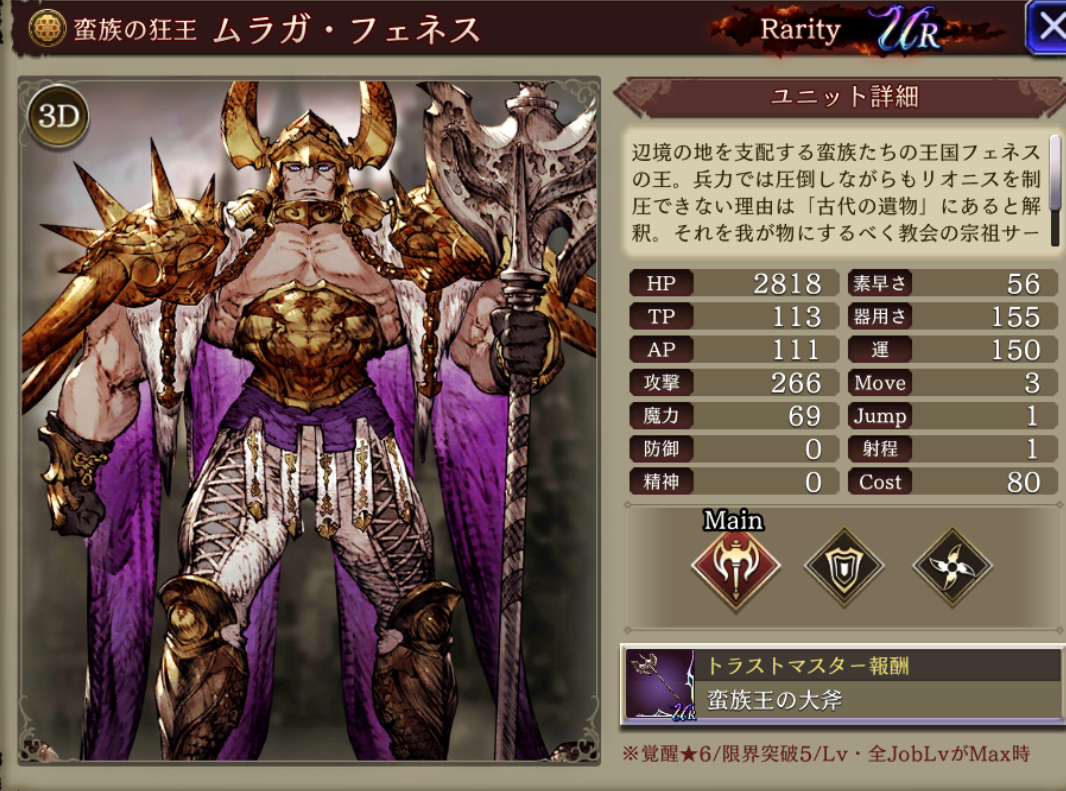Select the shuriken job icon
Image resolution: width=1066 pixels, height=791 pixels.
(952, 567)
